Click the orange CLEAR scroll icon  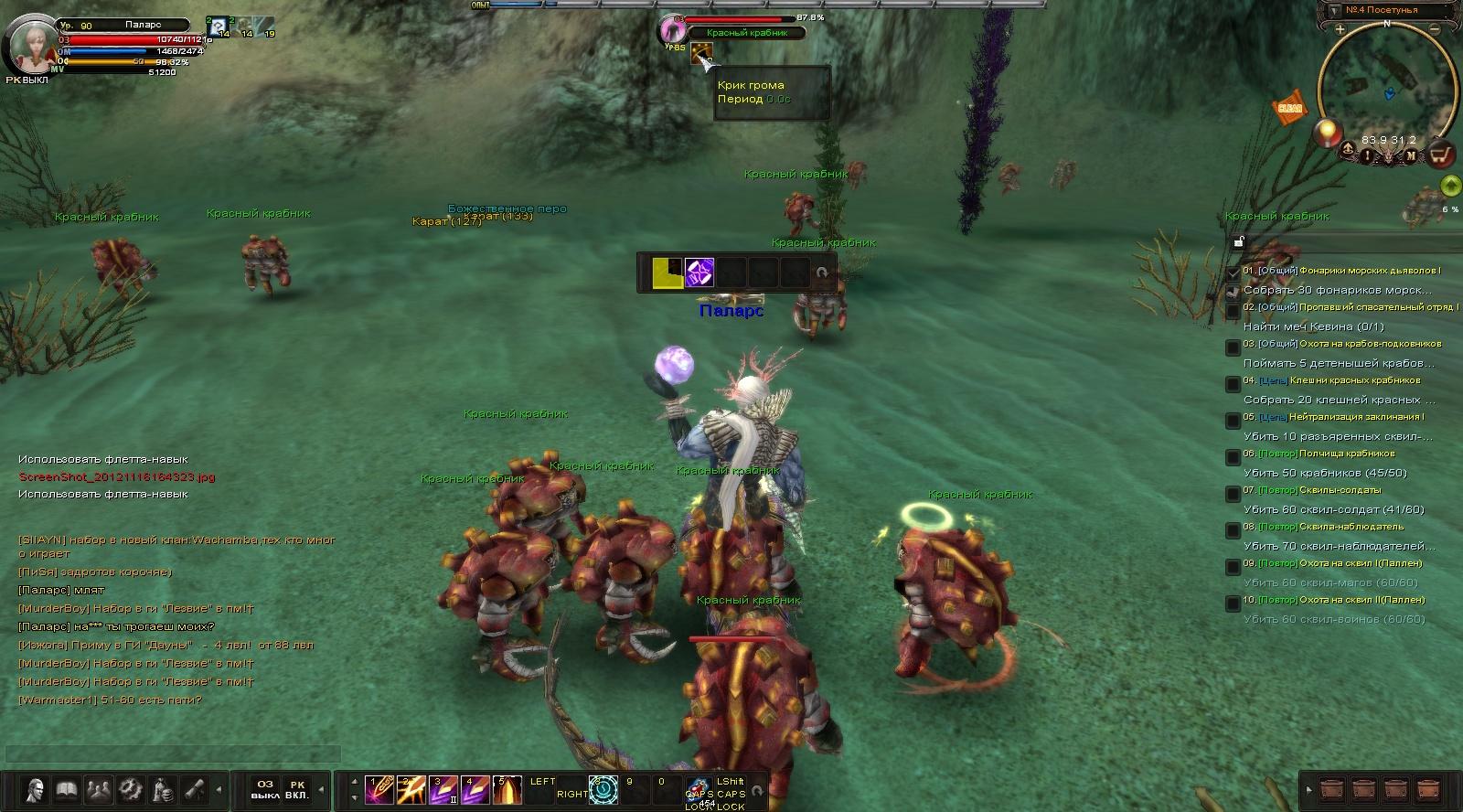point(1289,108)
